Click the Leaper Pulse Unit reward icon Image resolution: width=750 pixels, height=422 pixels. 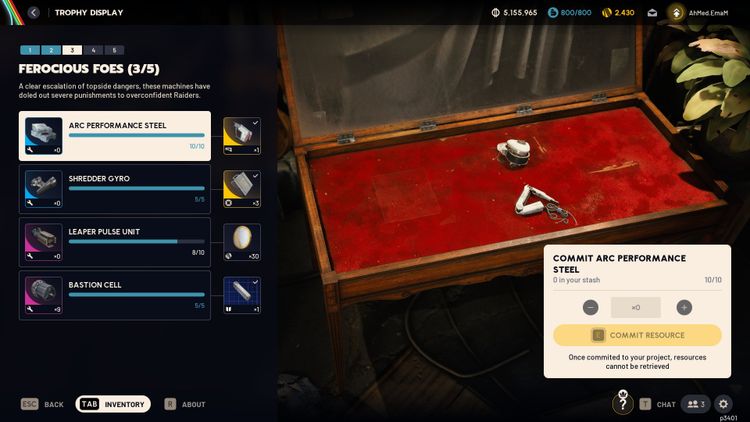coord(241,241)
